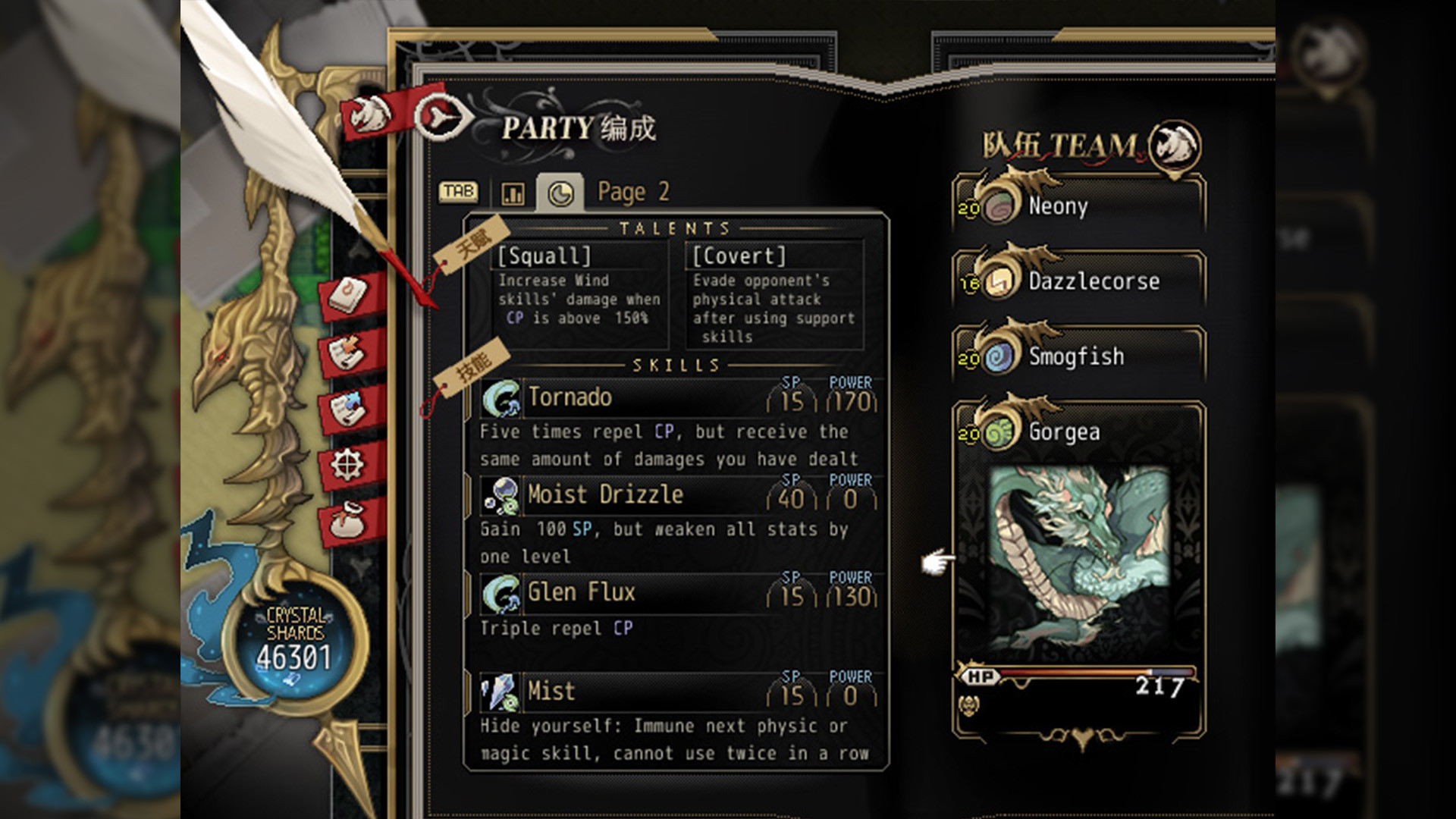Image resolution: width=1456 pixels, height=819 pixels.
Task: Select the Tornado wind skill icon
Action: [500, 397]
